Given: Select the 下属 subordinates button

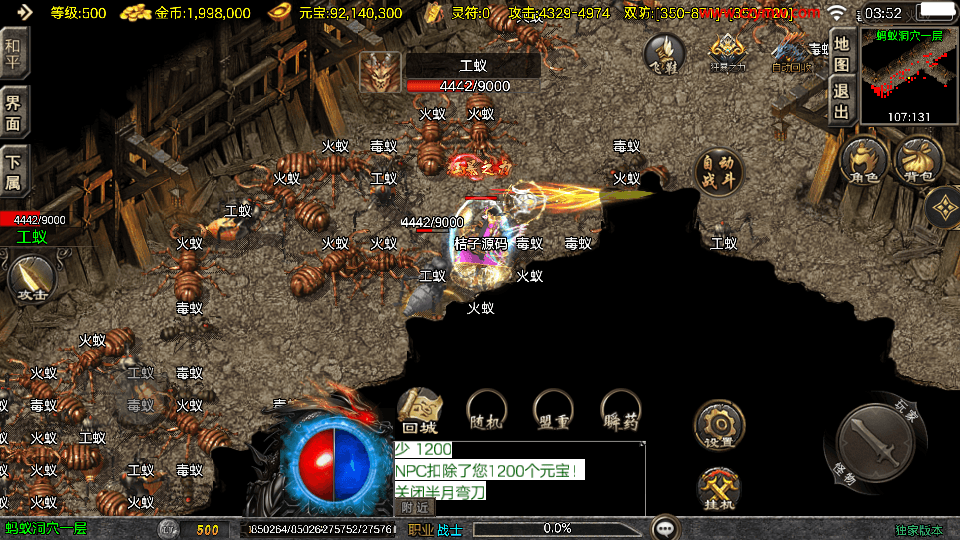Looking at the screenshot, I should 14,172.
